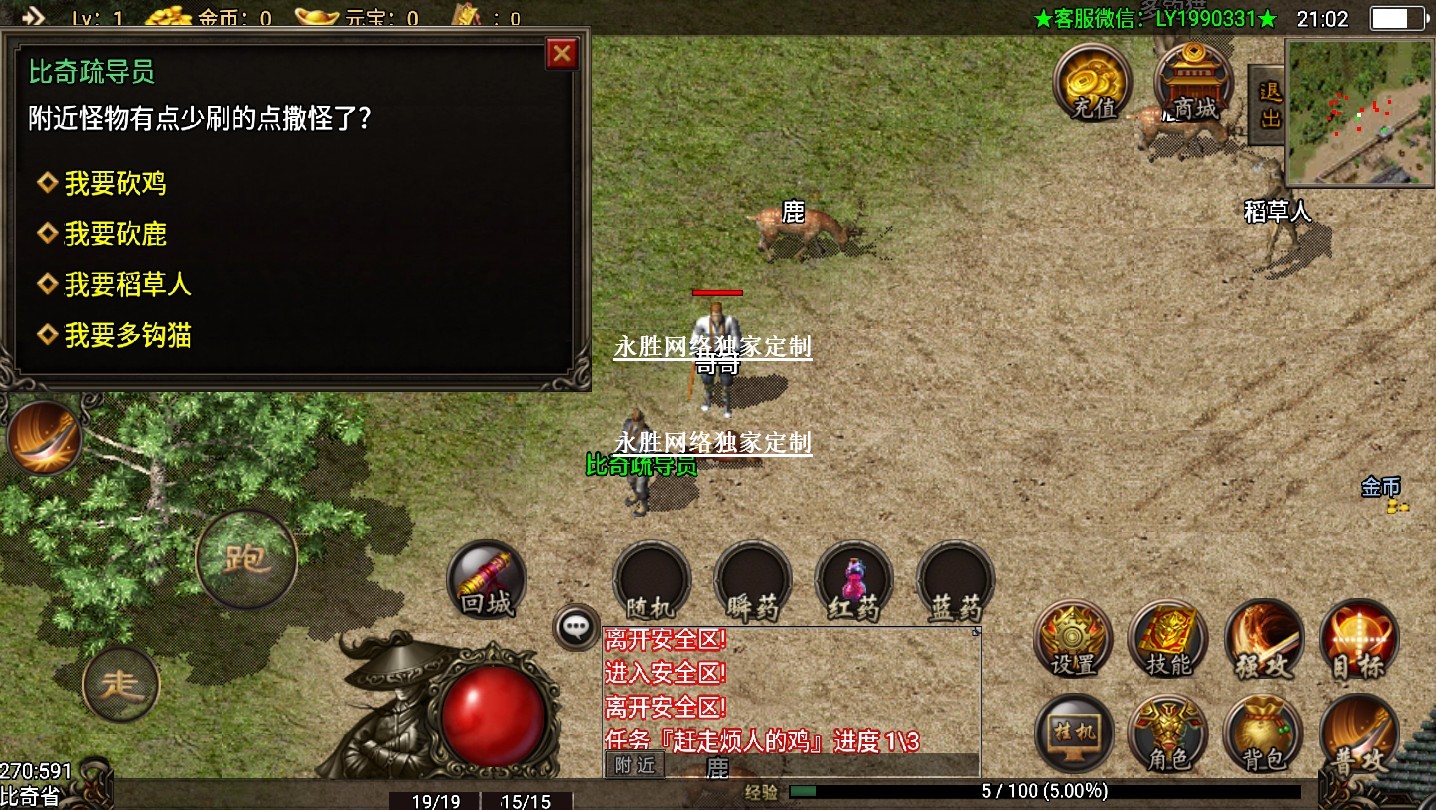Tap the 跑 run button
The image size is (1436, 810).
click(x=246, y=559)
